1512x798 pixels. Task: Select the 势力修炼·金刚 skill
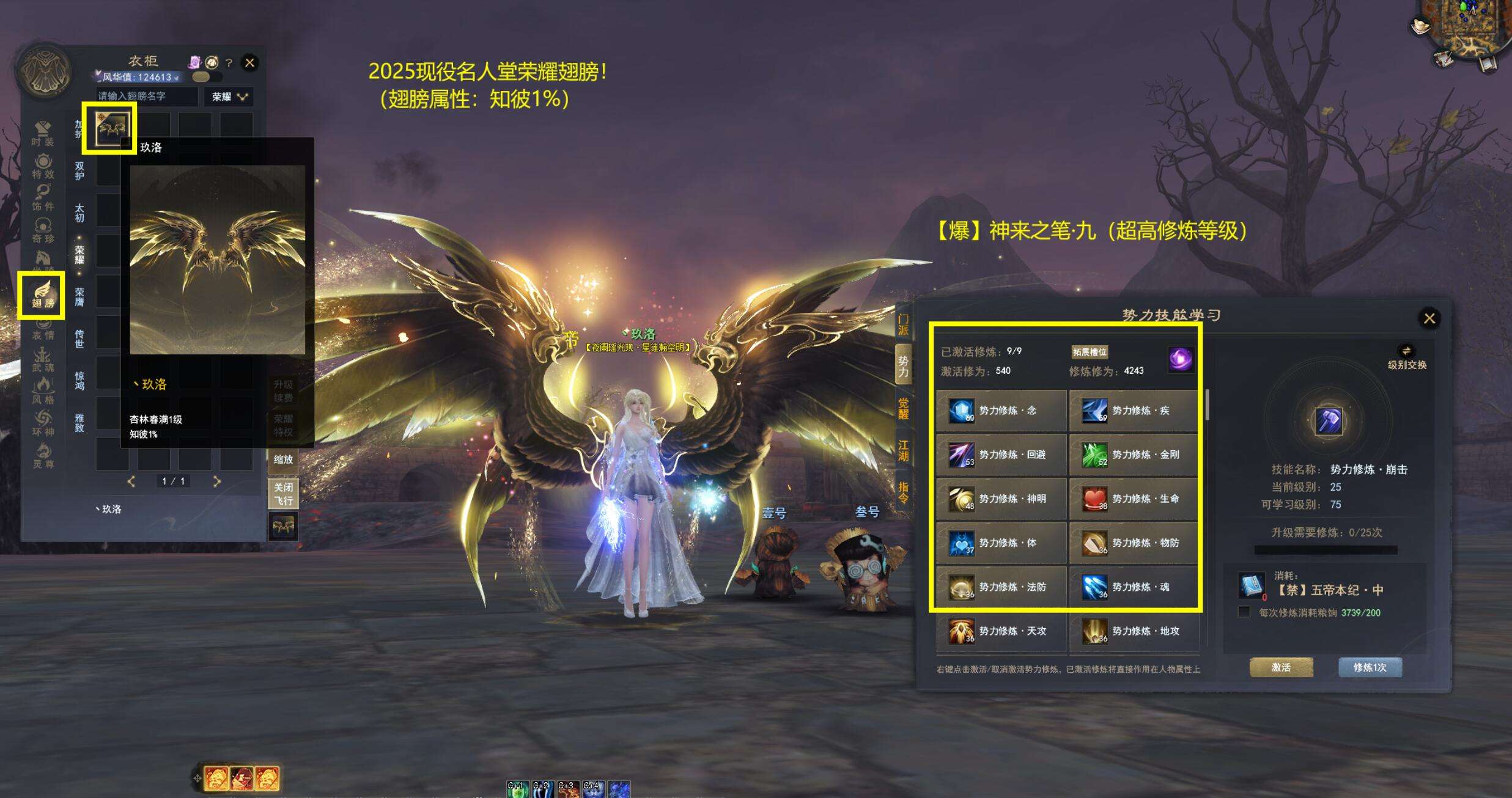coord(1133,455)
